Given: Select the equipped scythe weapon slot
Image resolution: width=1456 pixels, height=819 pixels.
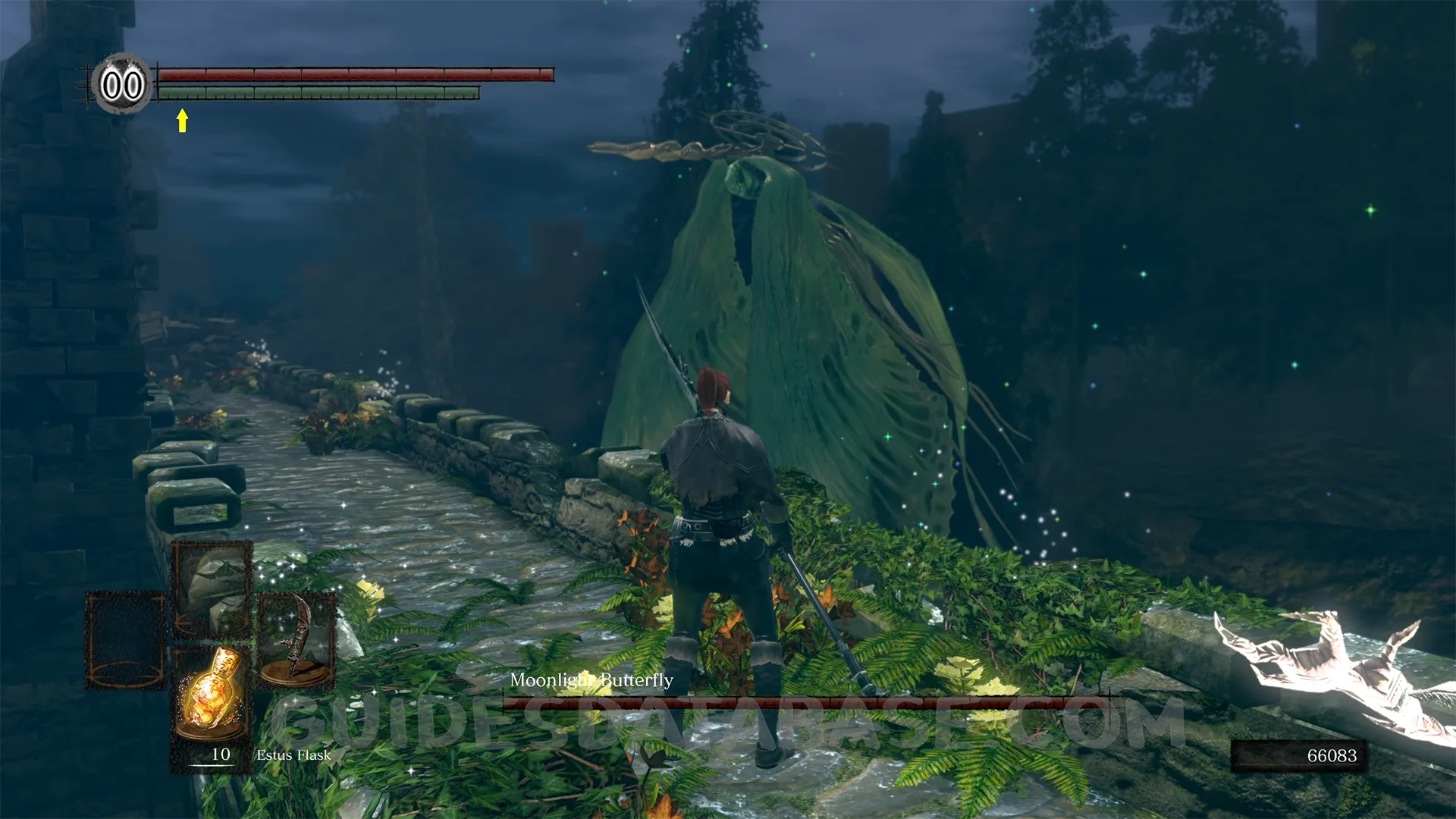Looking at the screenshot, I should point(297,641).
